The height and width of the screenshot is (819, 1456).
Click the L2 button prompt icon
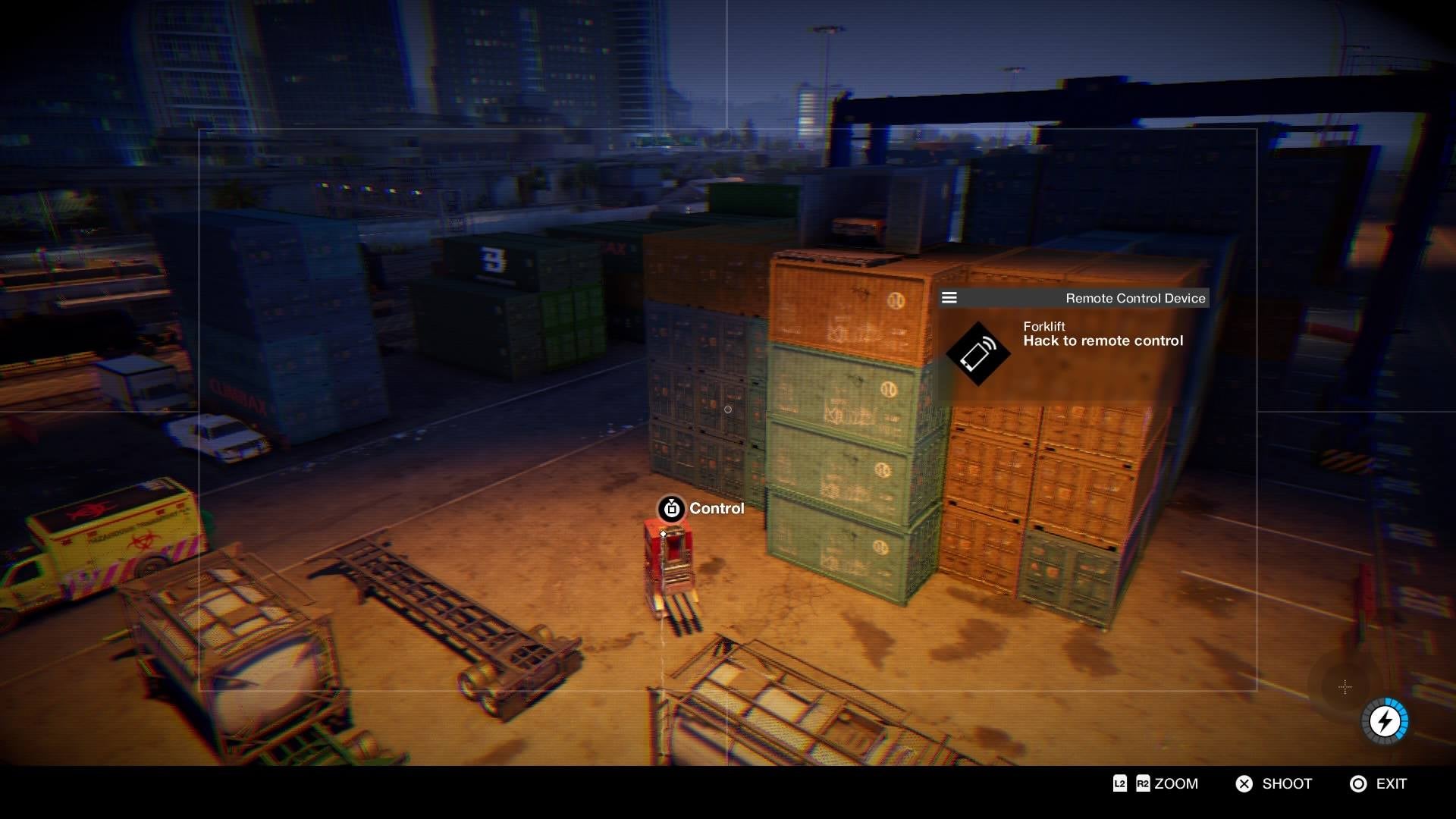(1119, 784)
